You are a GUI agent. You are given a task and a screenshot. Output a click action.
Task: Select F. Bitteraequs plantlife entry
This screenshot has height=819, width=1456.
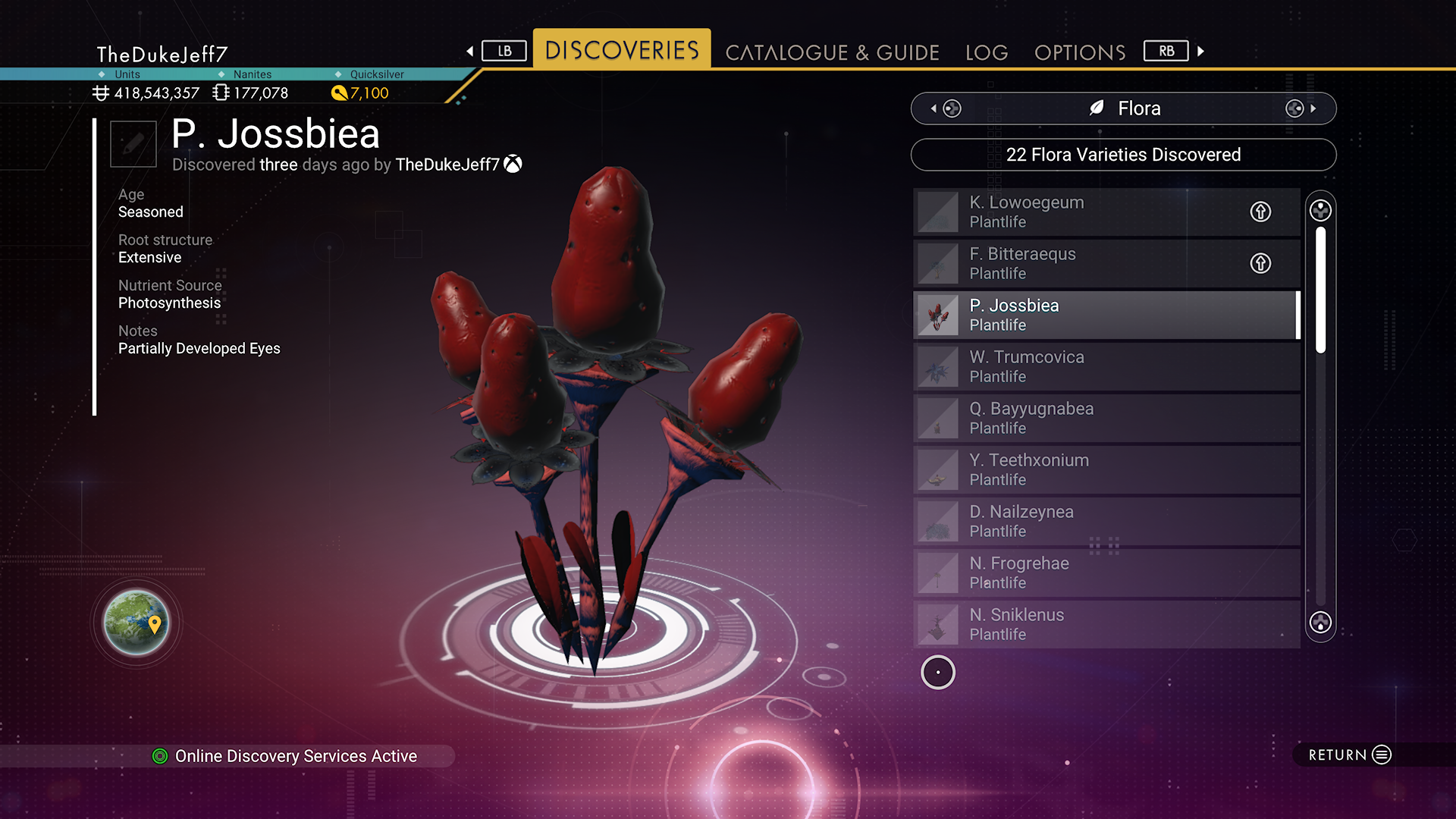[x=1077, y=263]
